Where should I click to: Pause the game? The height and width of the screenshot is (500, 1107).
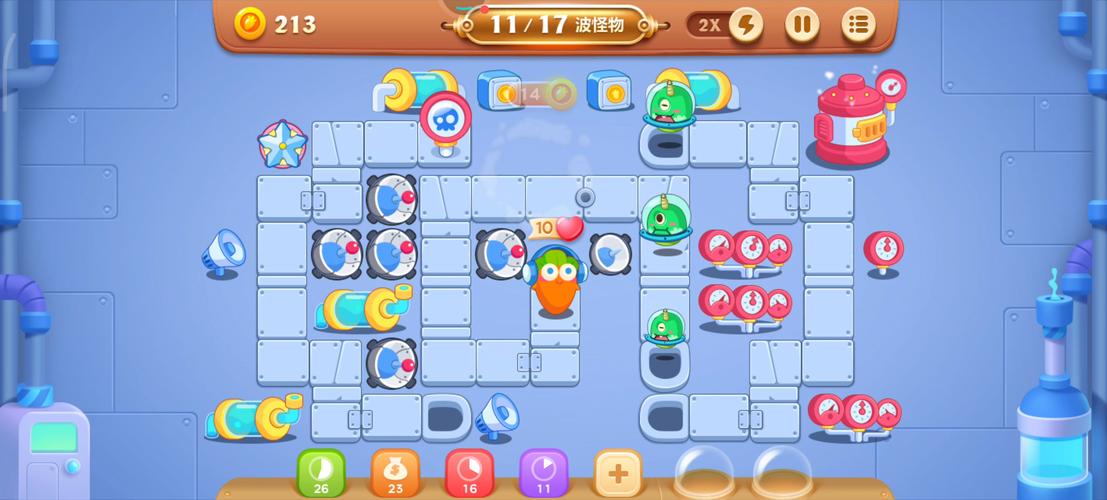click(x=801, y=24)
